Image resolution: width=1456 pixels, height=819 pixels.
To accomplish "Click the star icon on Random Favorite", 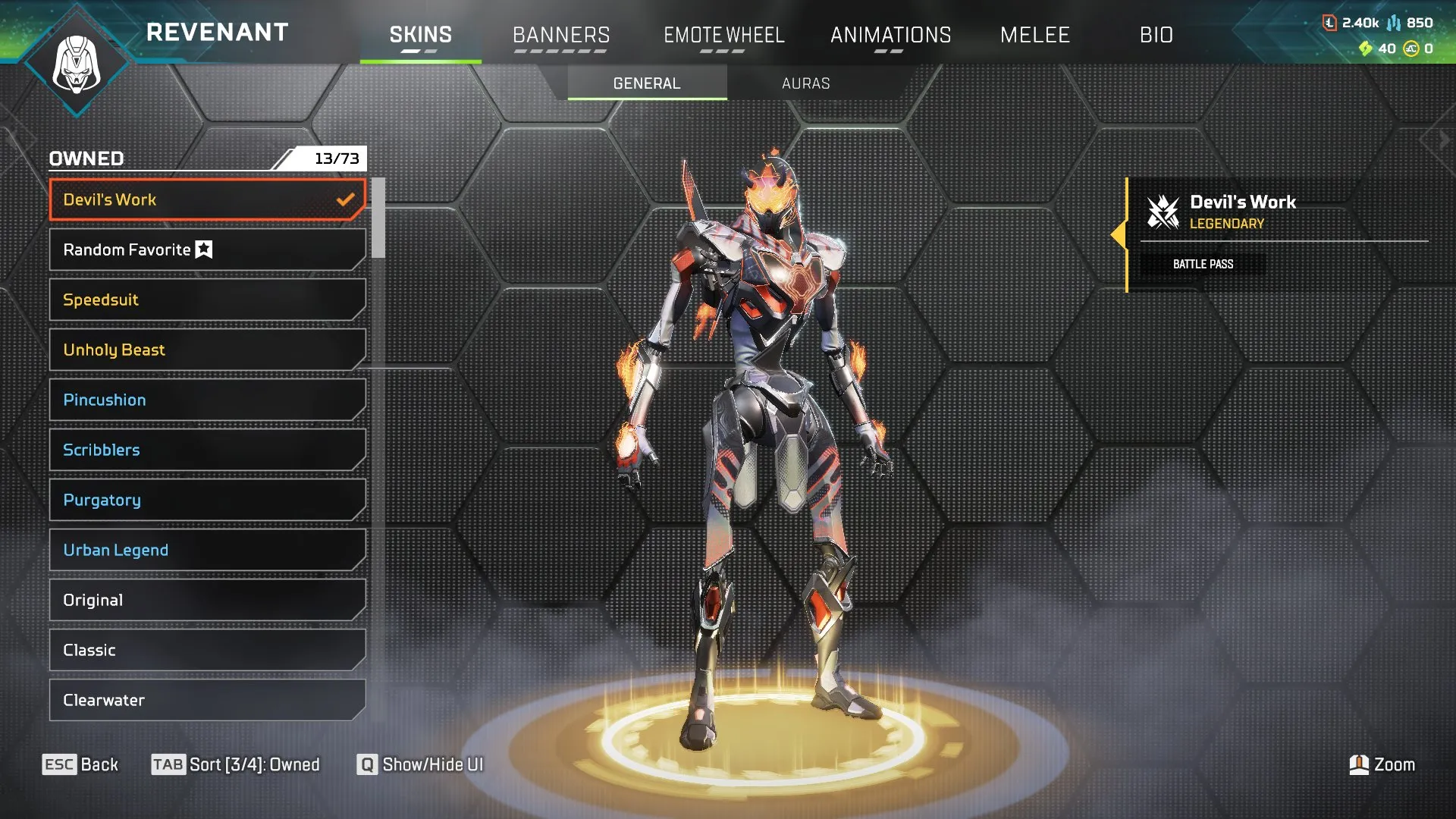I will pos(202,249).
